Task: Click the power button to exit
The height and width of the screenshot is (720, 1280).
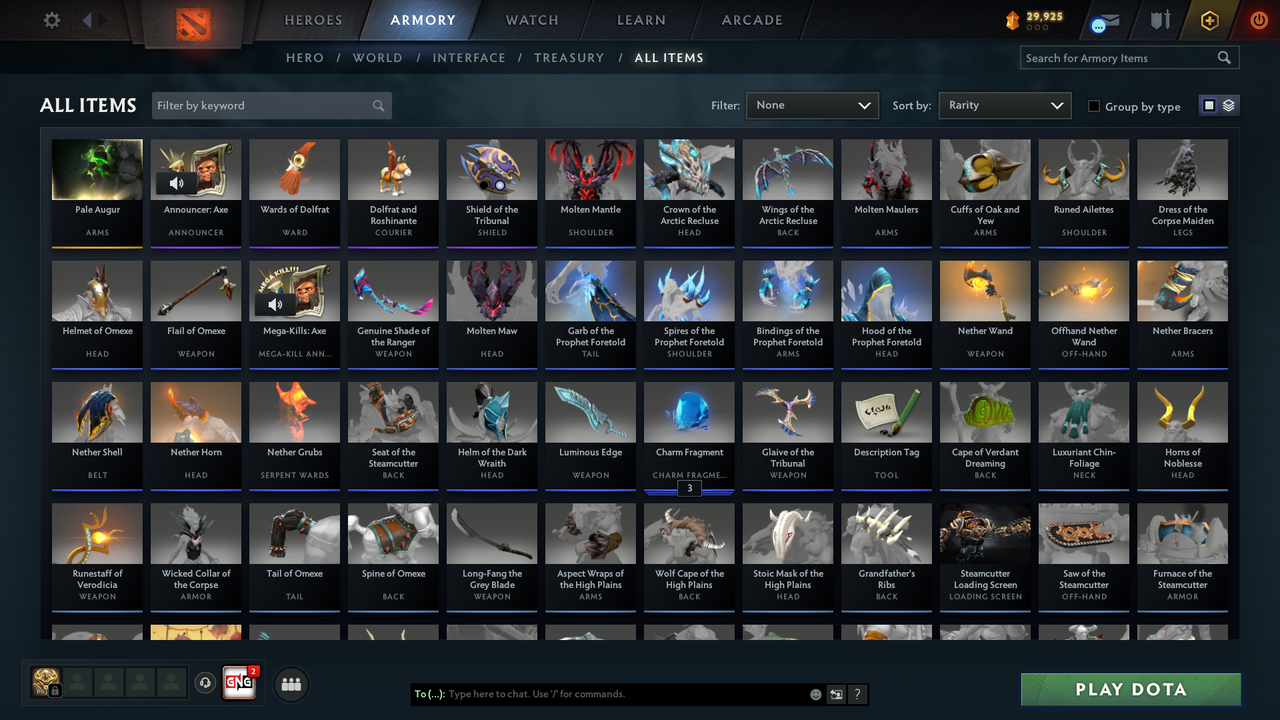Action: coord(1258,19)
